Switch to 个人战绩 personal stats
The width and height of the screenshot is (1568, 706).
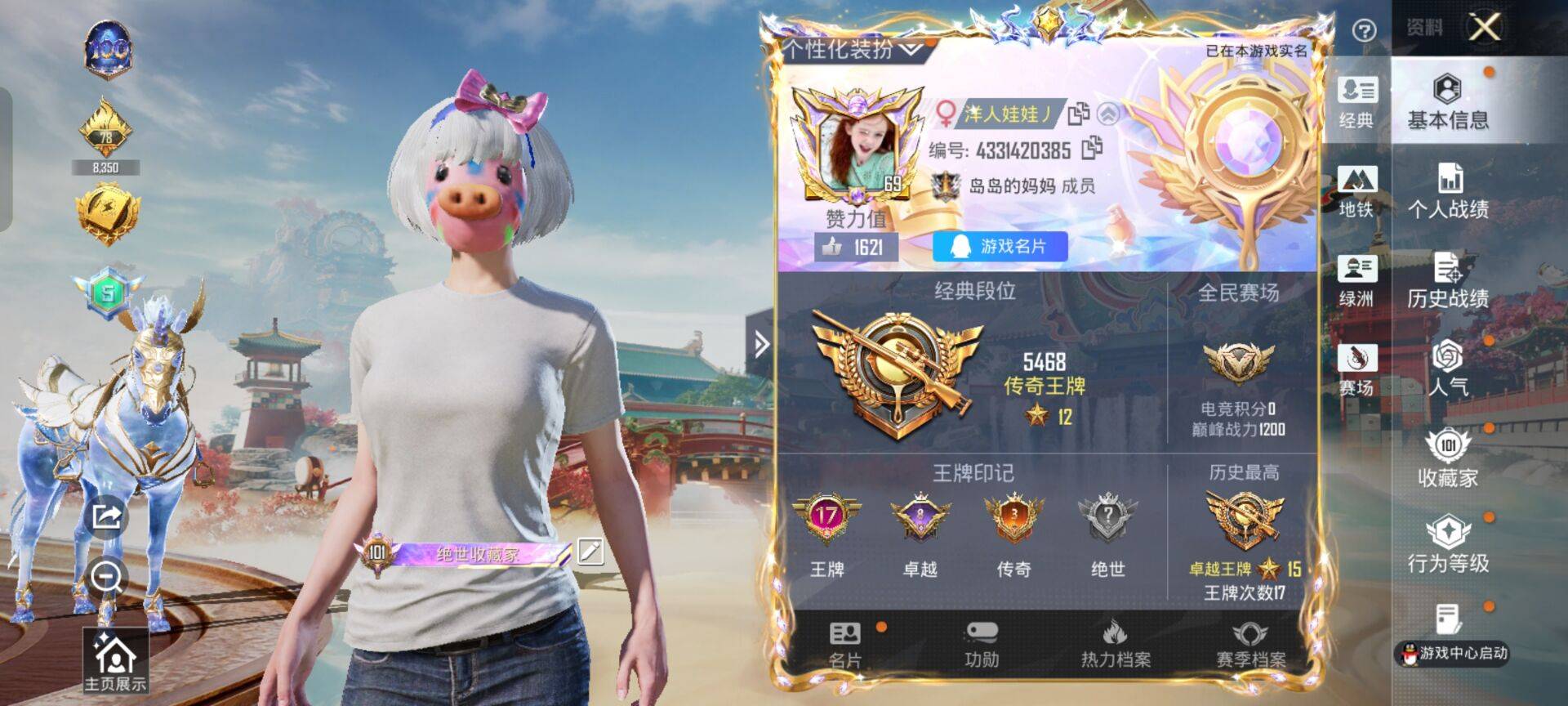point(1447,191)
